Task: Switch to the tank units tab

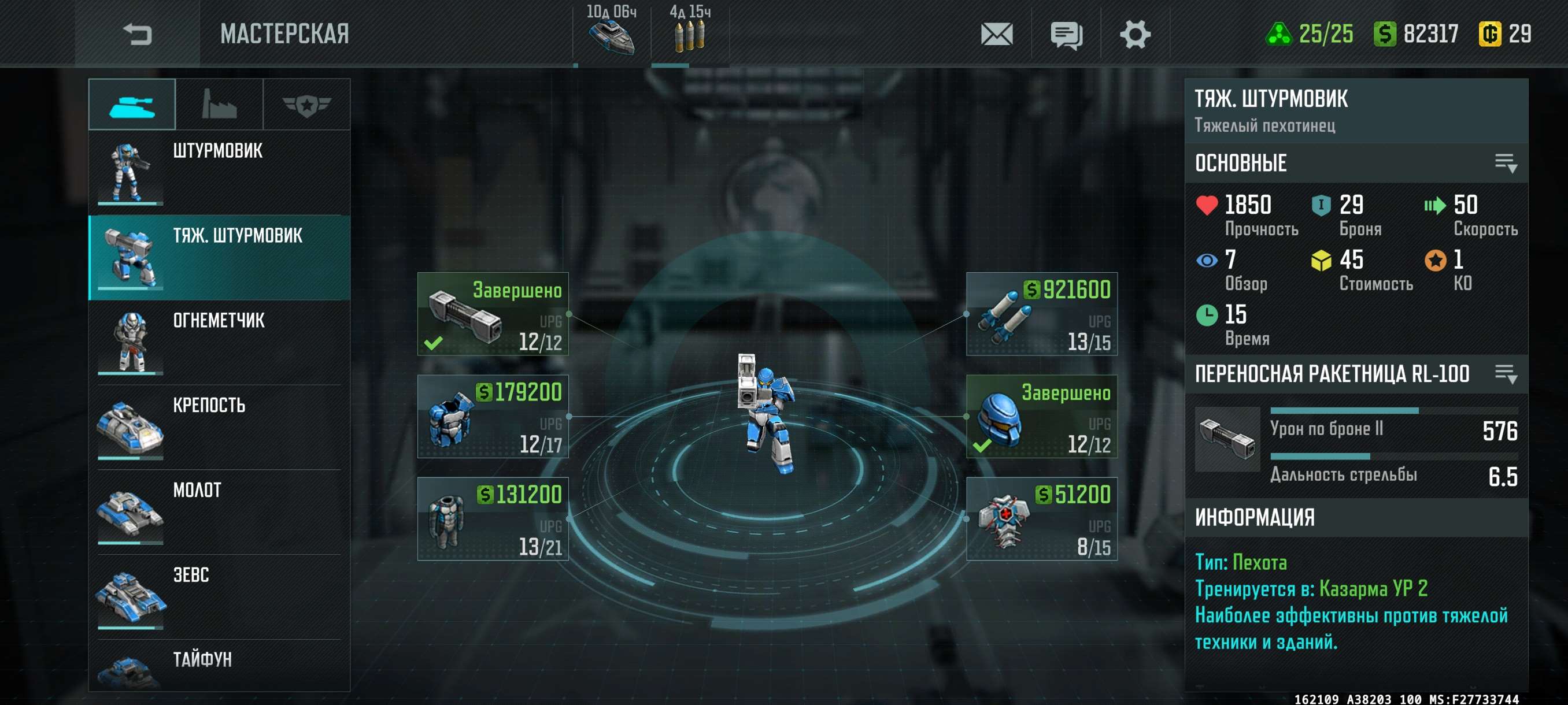Action: 132,105
